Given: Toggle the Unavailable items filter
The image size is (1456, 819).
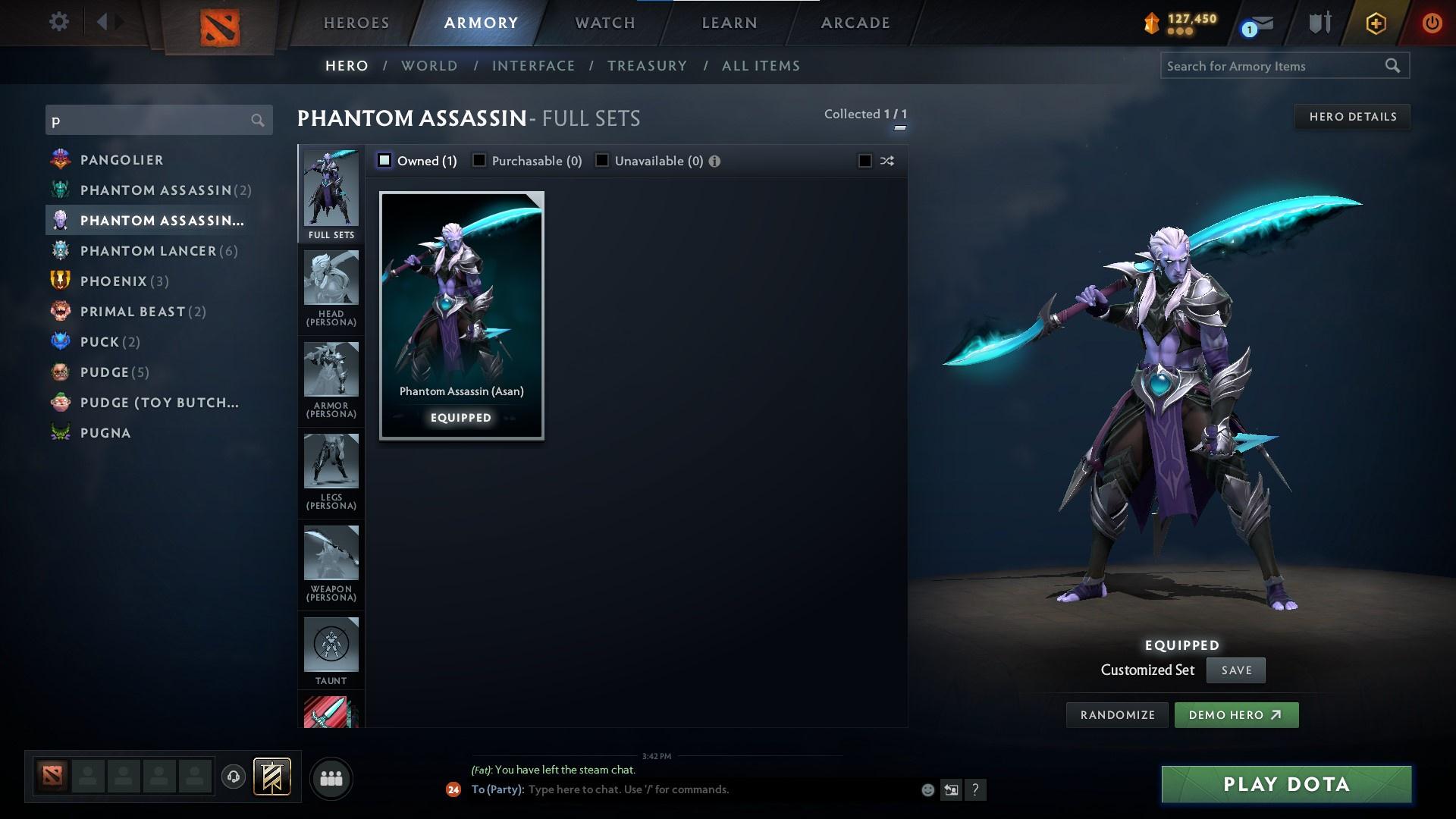Looking at the screenshot, I should tap(602, 161).
